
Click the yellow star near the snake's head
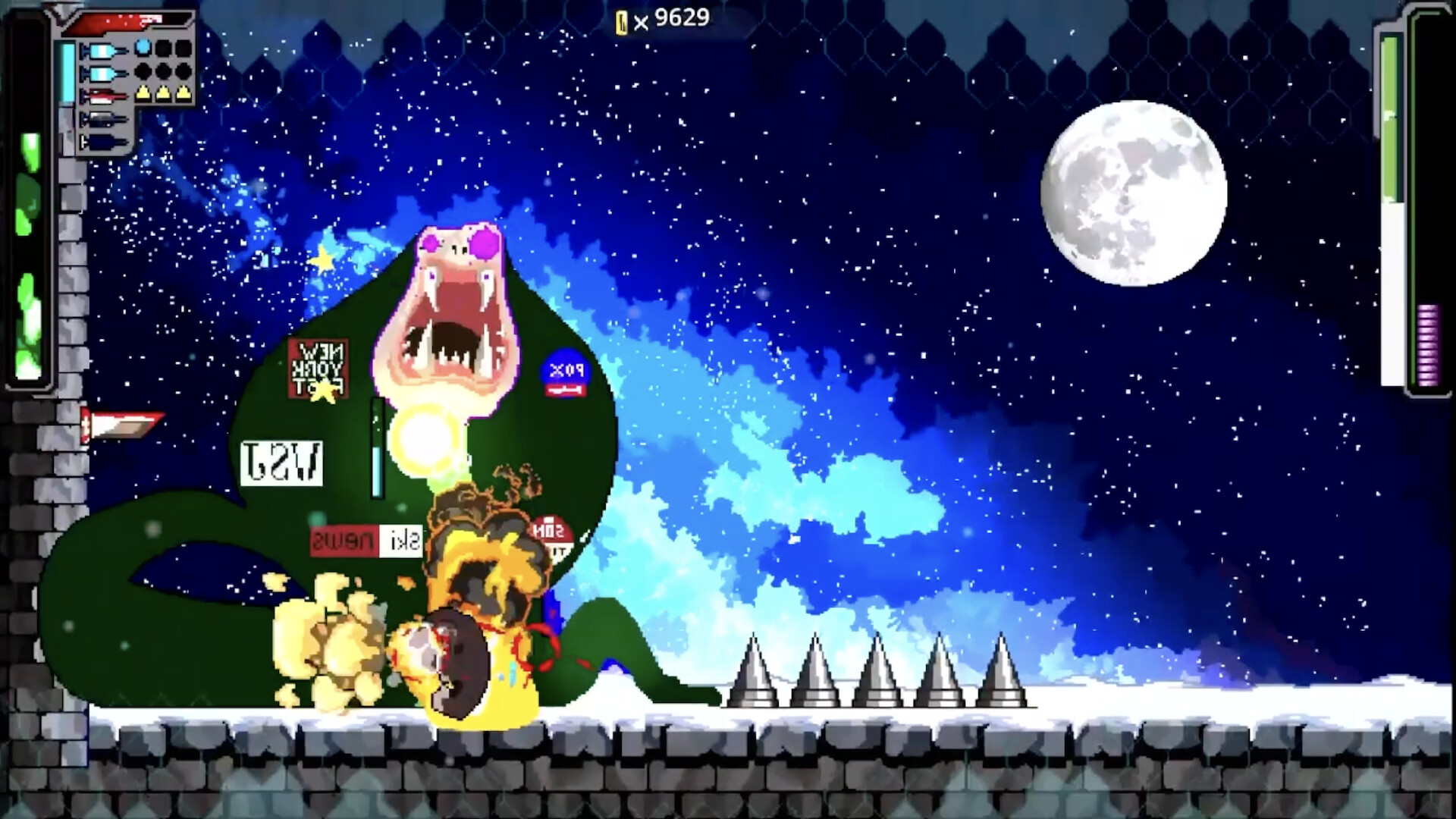point(322,259)
